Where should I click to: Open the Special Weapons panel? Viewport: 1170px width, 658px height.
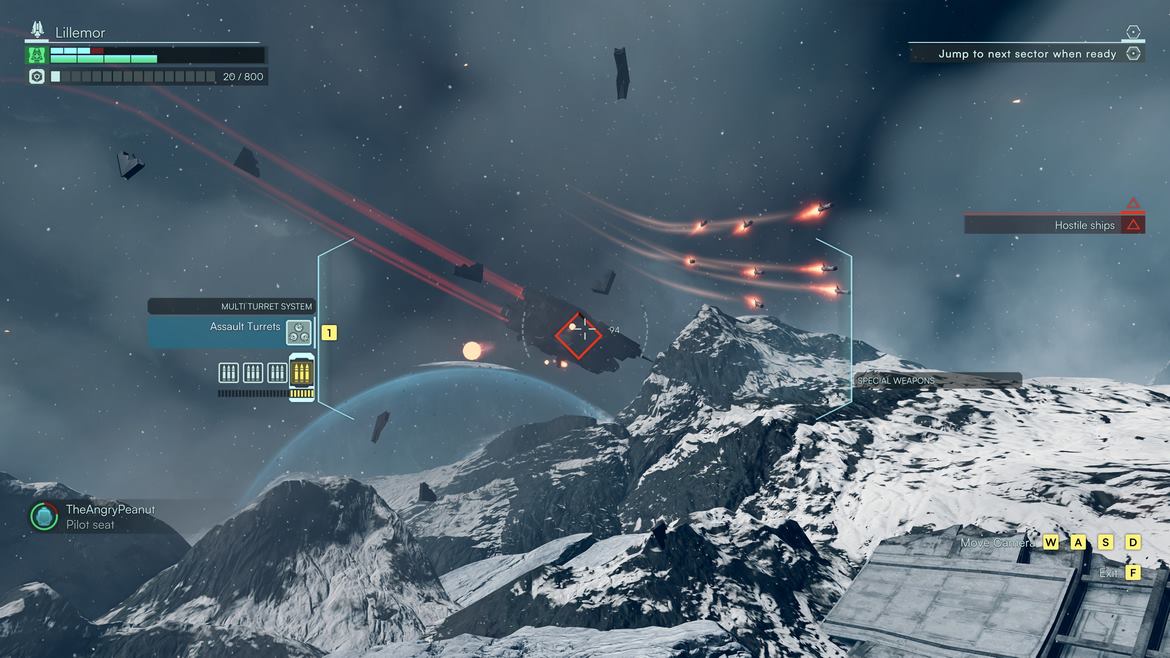click(x=938, y=380)
